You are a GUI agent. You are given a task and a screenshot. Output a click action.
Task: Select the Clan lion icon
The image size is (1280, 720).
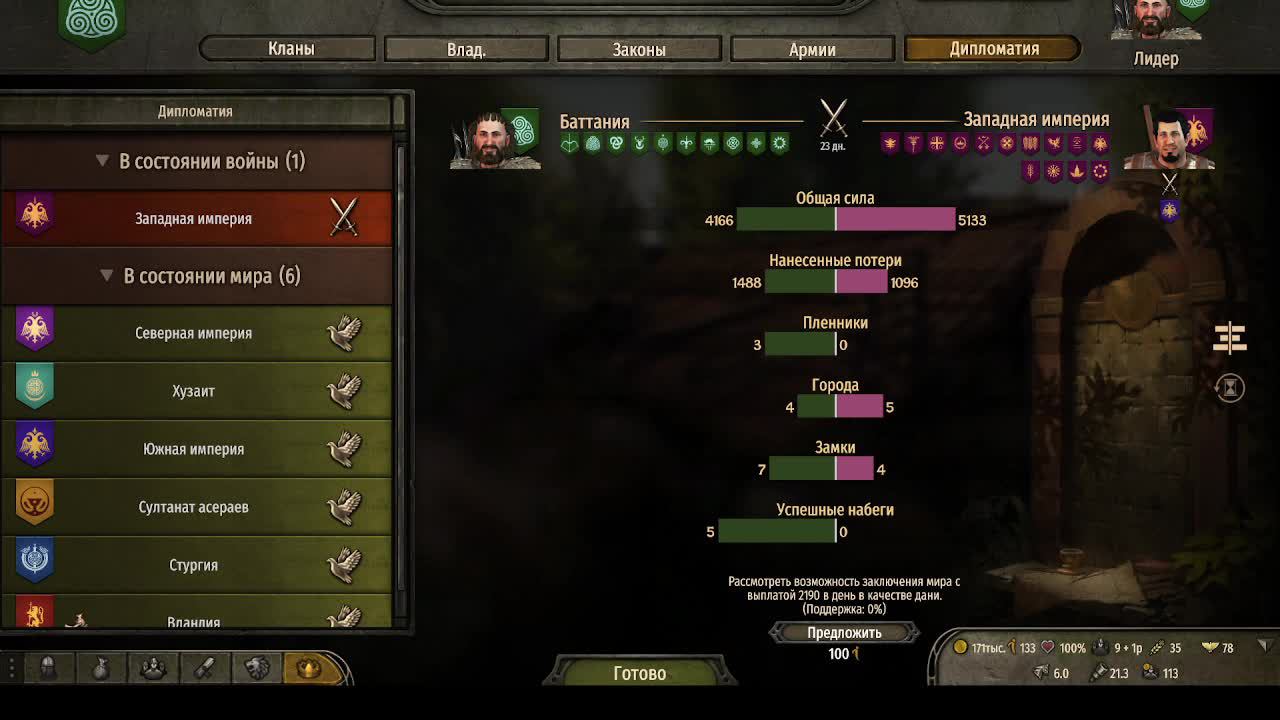coord(257,668)
